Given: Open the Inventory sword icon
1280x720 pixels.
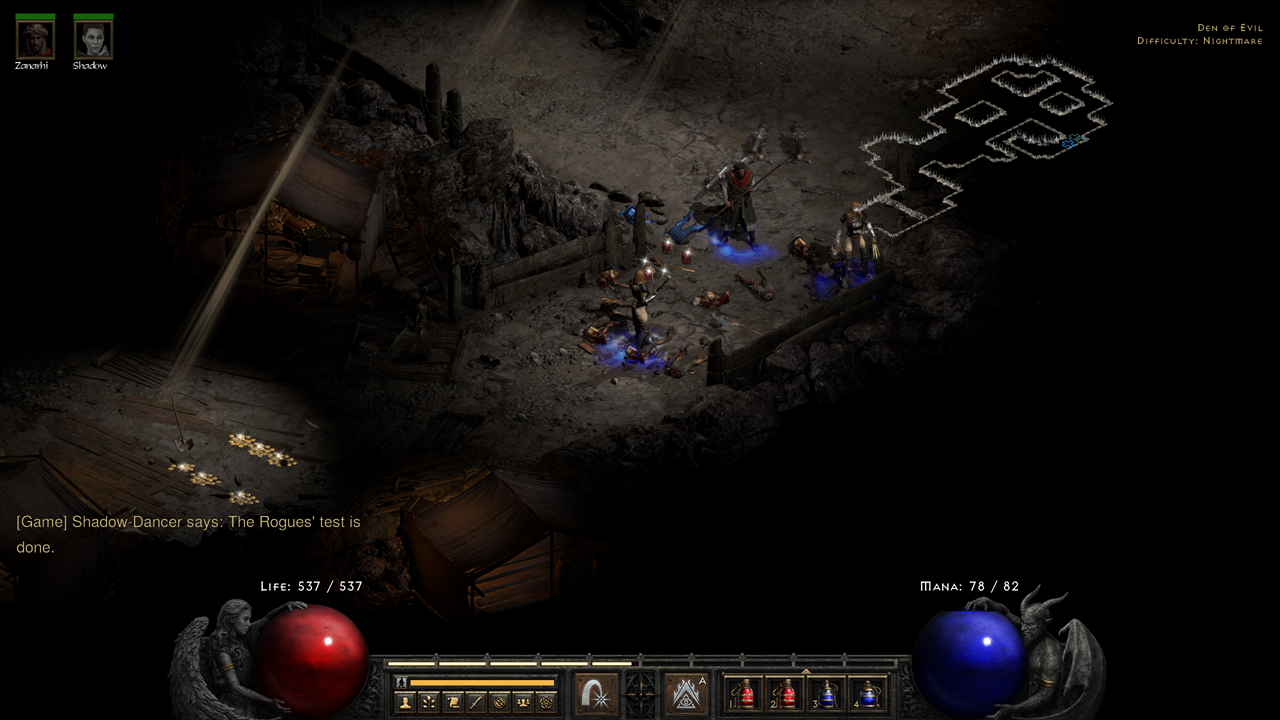Looking at the screenshot, I should (474, 701).
